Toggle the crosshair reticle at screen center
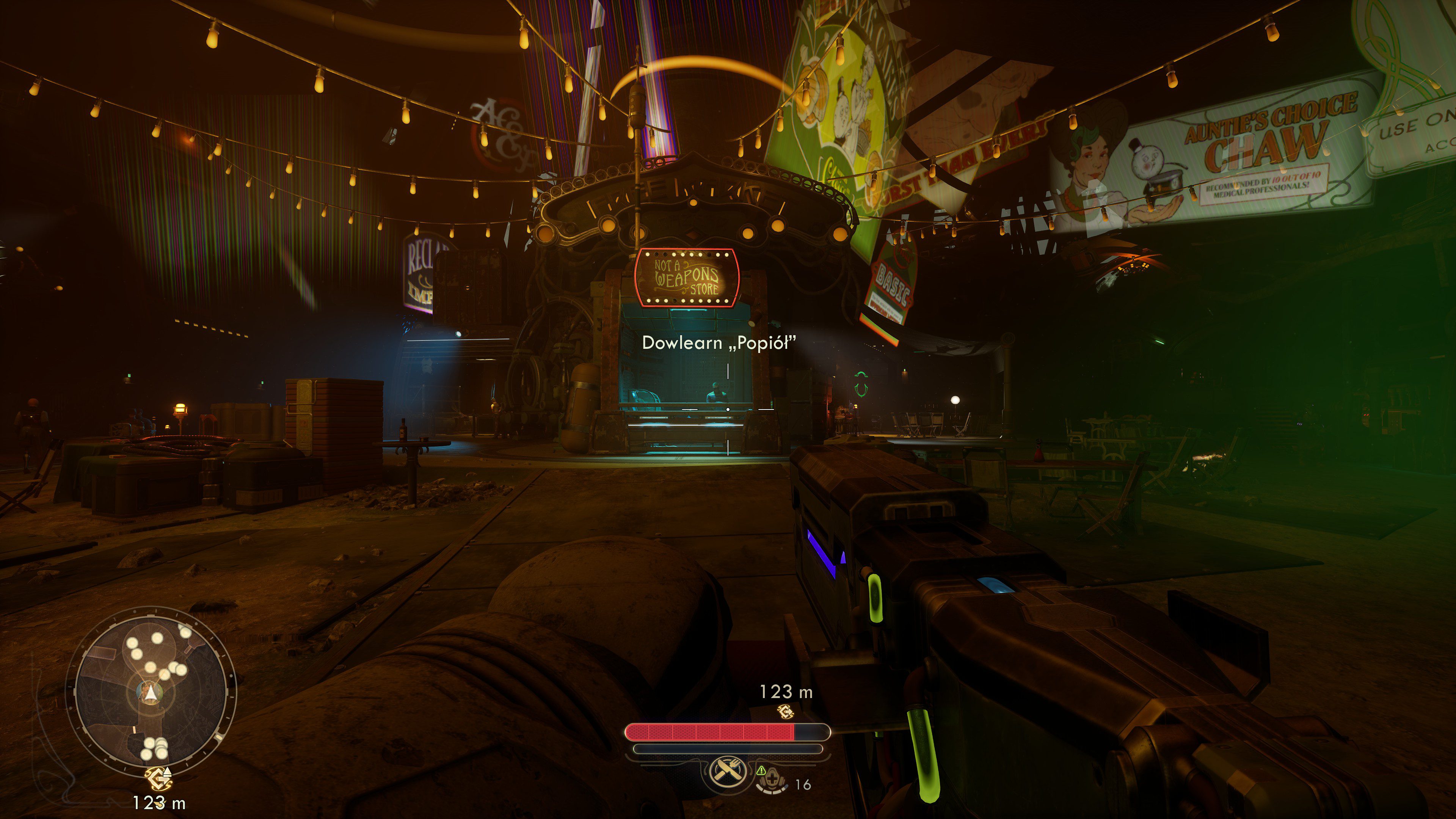1456x819 pixels. 728,409
